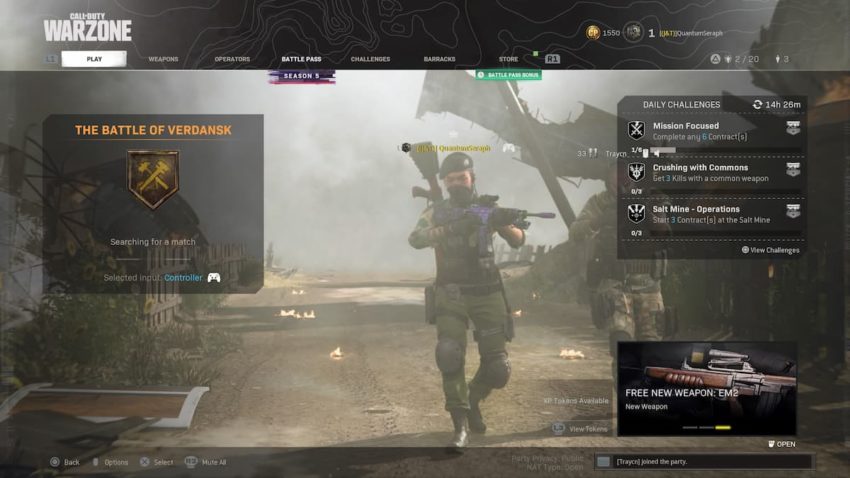Select the Mission Focused daily challenge
The height and width of the screenshot is (478, 850).
click(712, 132)
